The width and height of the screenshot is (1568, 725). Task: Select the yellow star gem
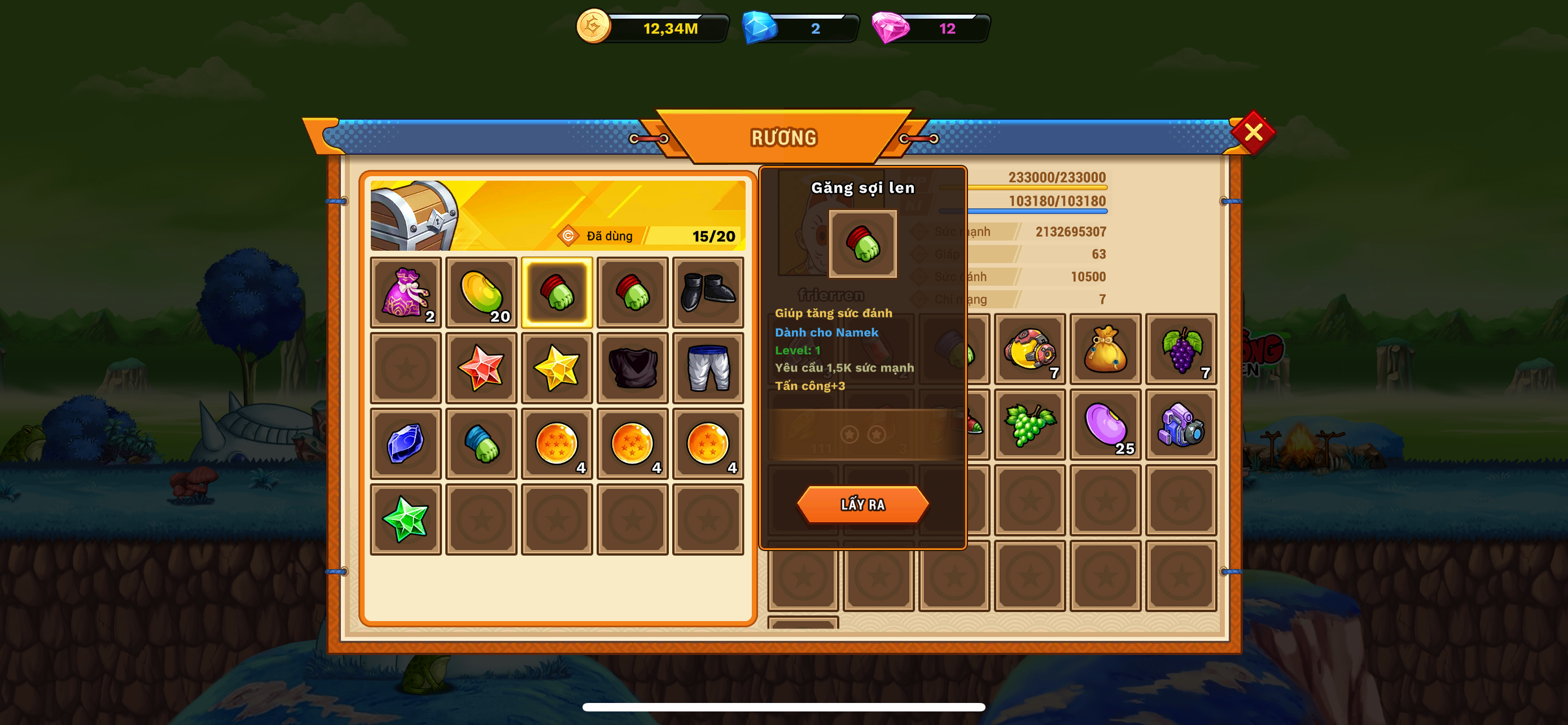tap(557, 368)
